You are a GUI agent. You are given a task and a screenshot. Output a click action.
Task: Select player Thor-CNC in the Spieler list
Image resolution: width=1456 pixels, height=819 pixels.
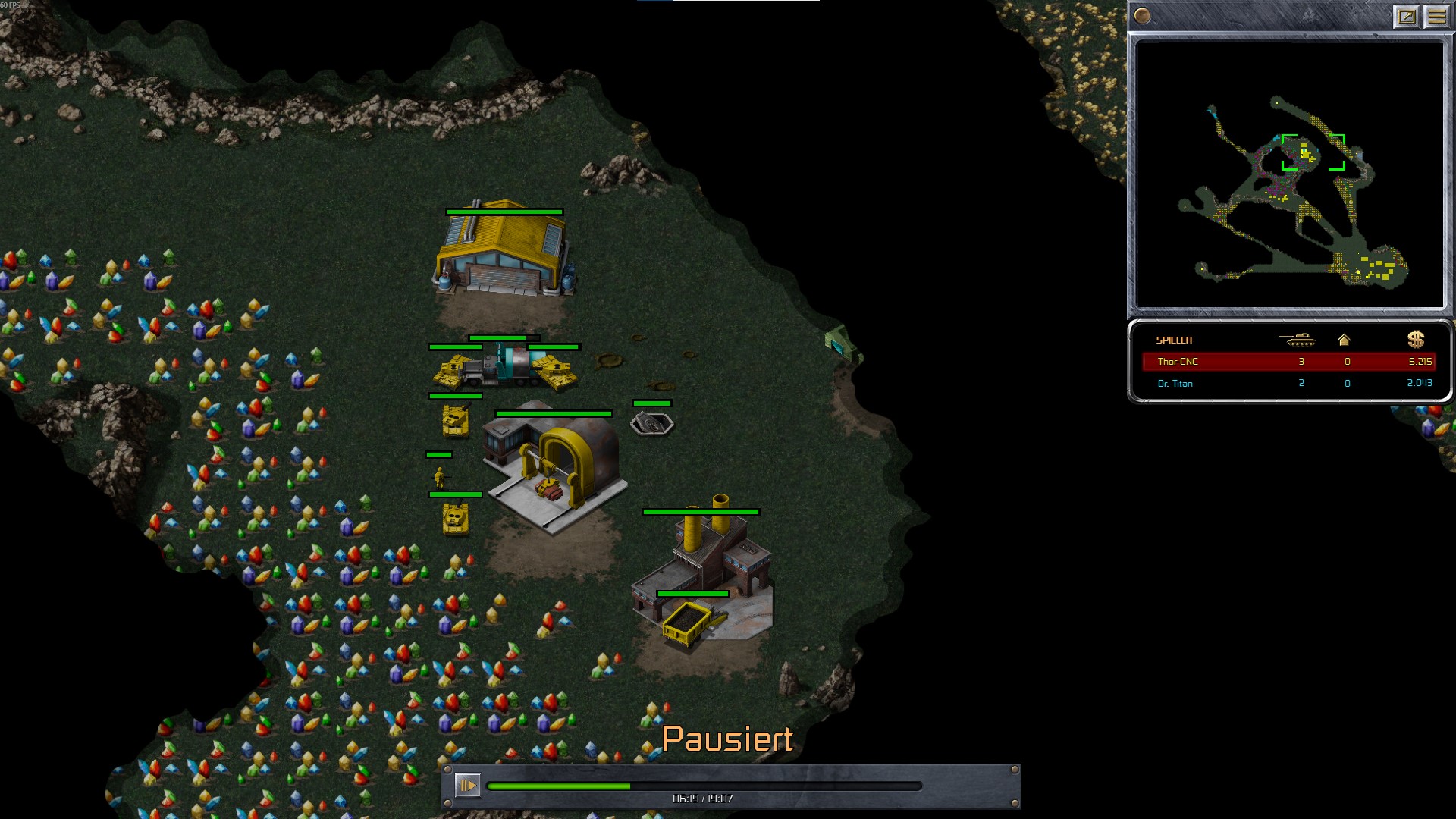coord(1178,362)
